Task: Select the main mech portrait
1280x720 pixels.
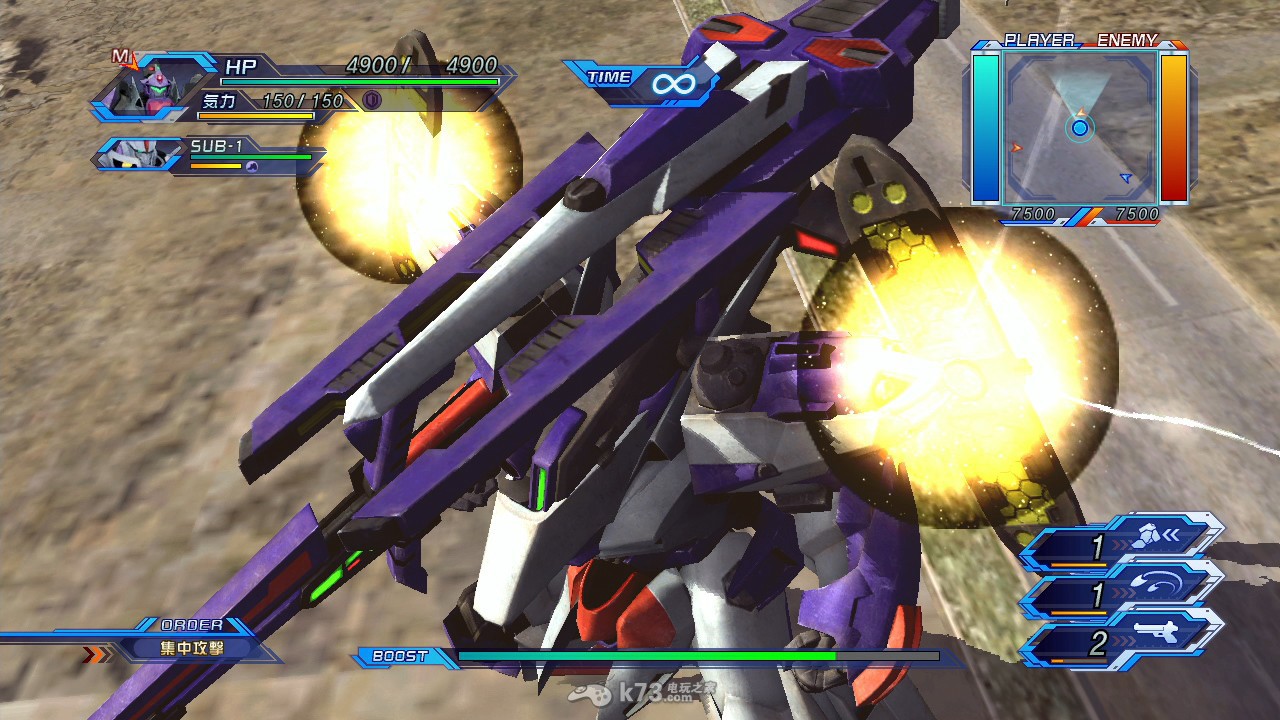Action: point(141,90)
